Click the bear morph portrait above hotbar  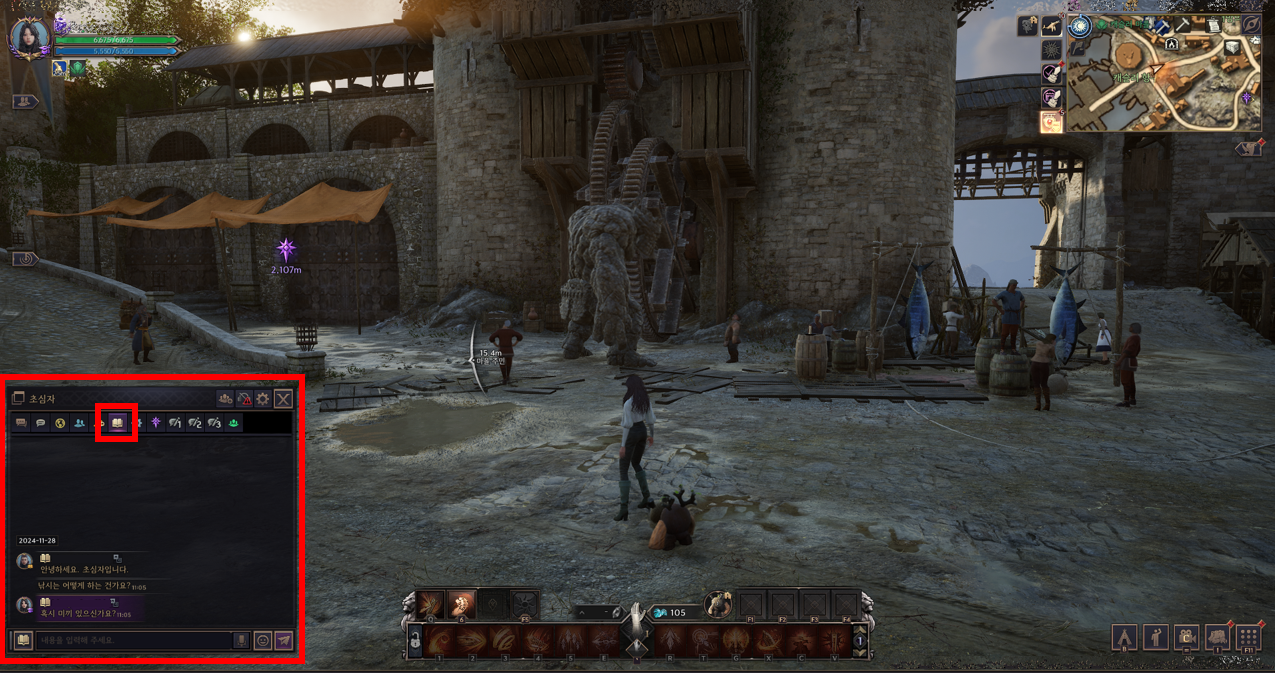coord(717,604)
